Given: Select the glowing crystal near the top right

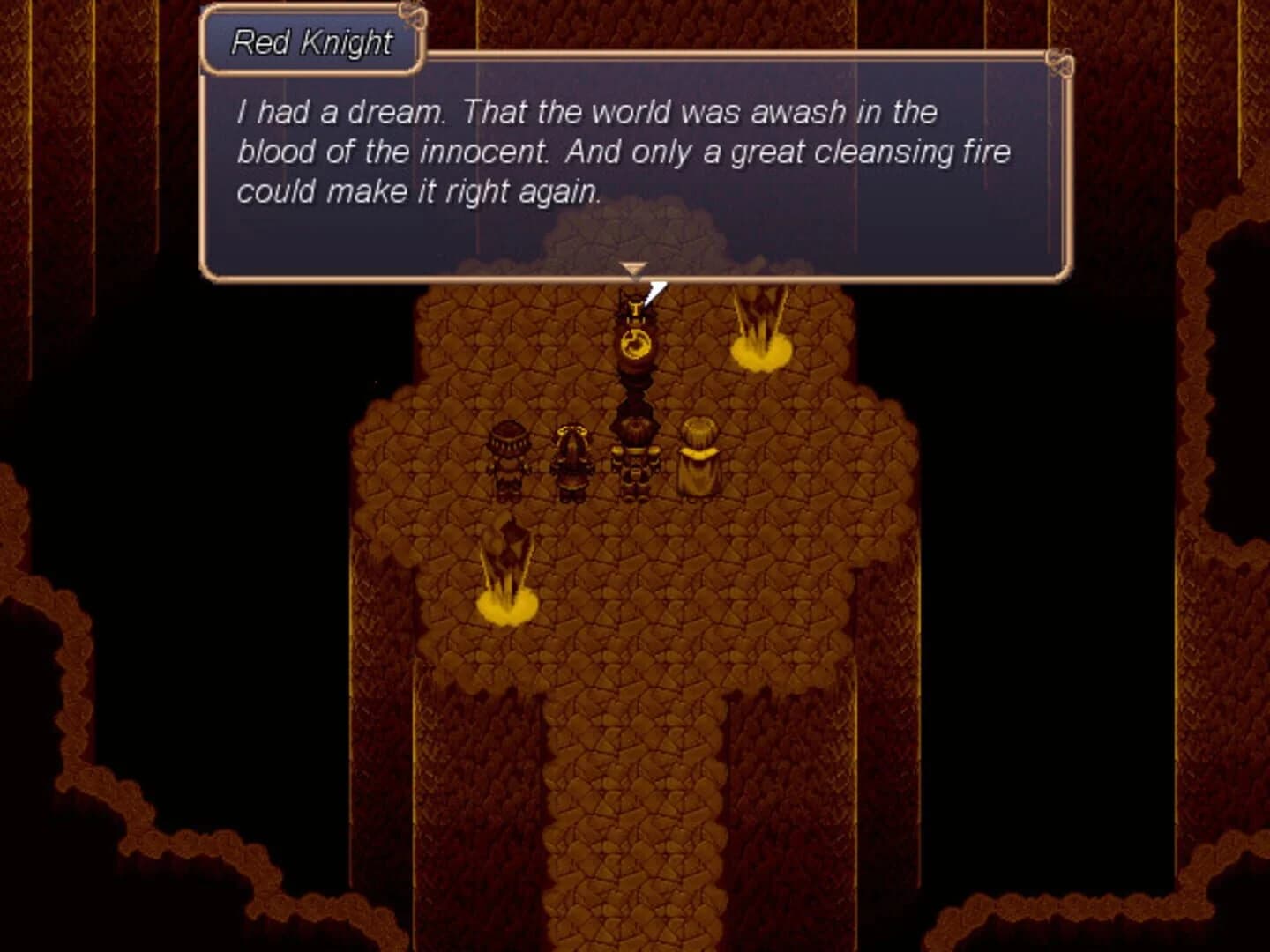Looking at the screenshot, I should pos(760,317).
